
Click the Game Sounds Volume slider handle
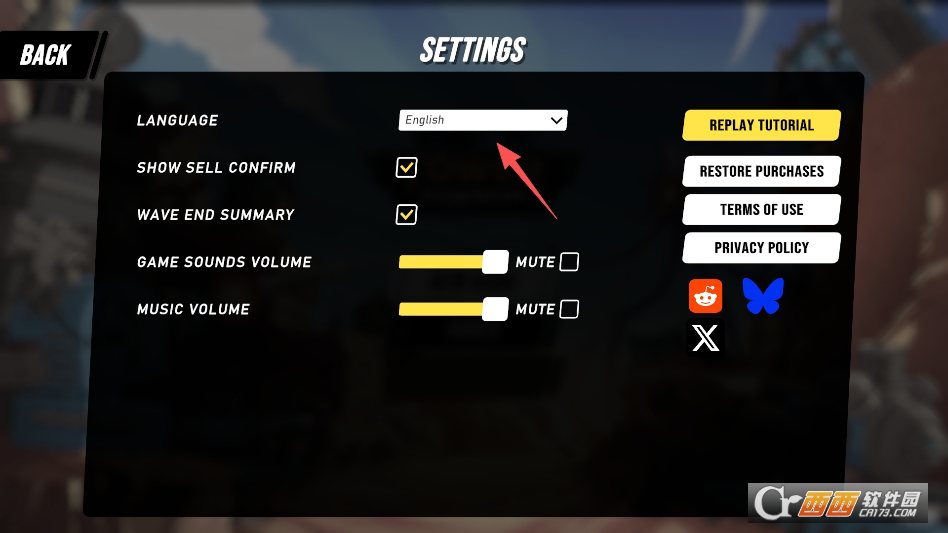pyautogui.click(x=495, y=262)
